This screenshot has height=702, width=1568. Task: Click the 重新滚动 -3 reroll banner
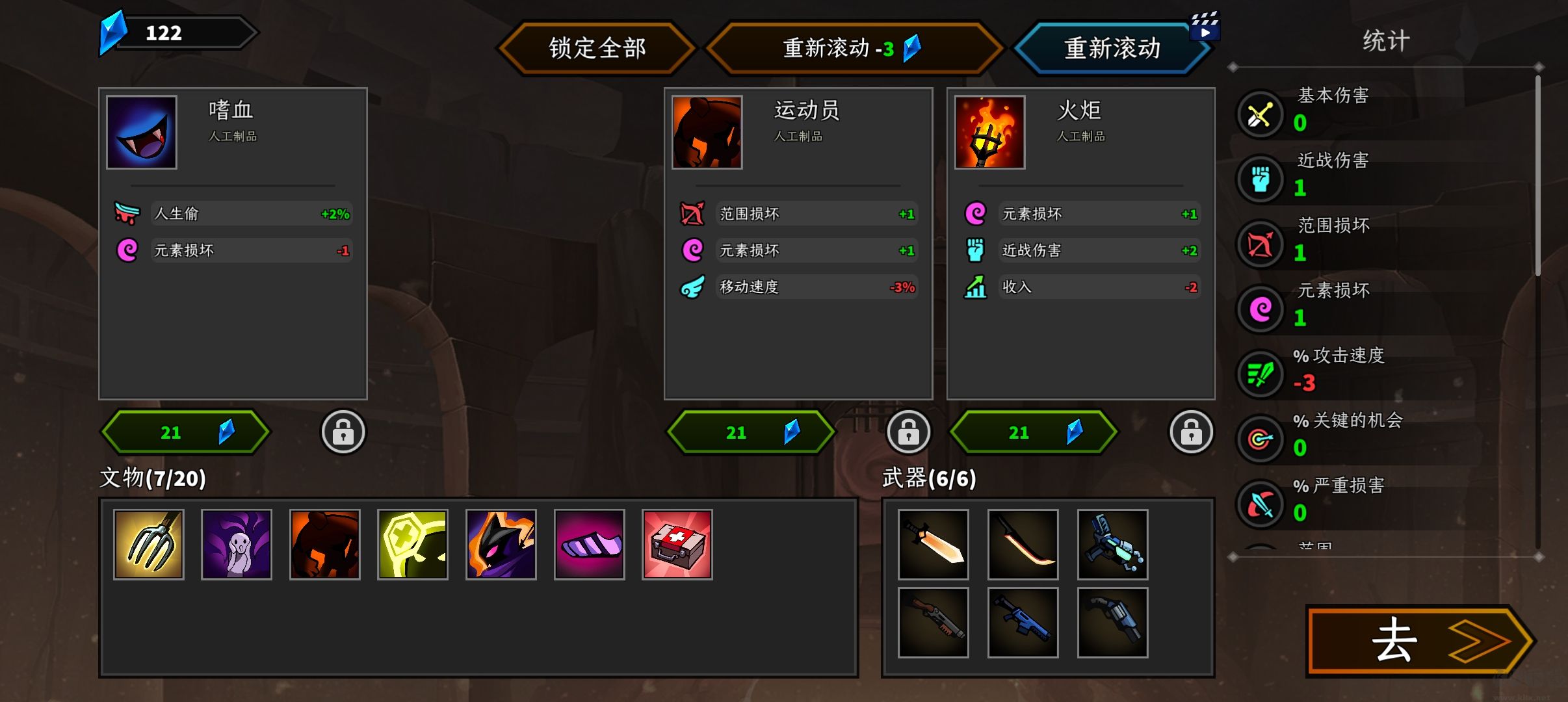(852, 47)
